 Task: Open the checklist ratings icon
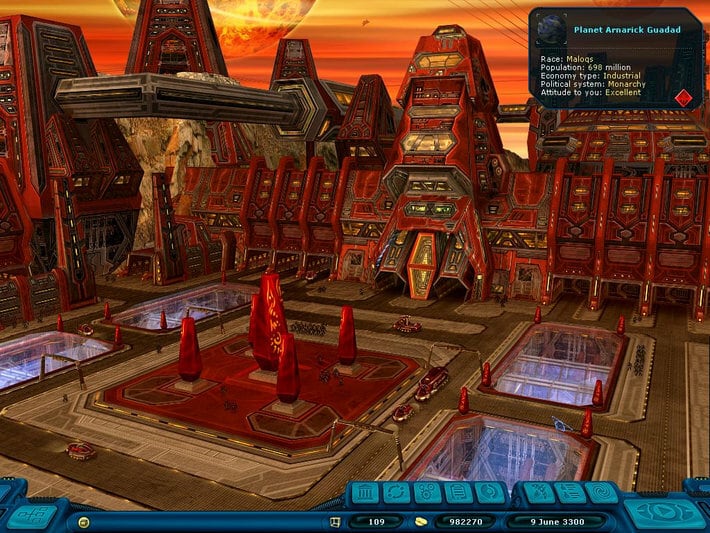point(570,492)
